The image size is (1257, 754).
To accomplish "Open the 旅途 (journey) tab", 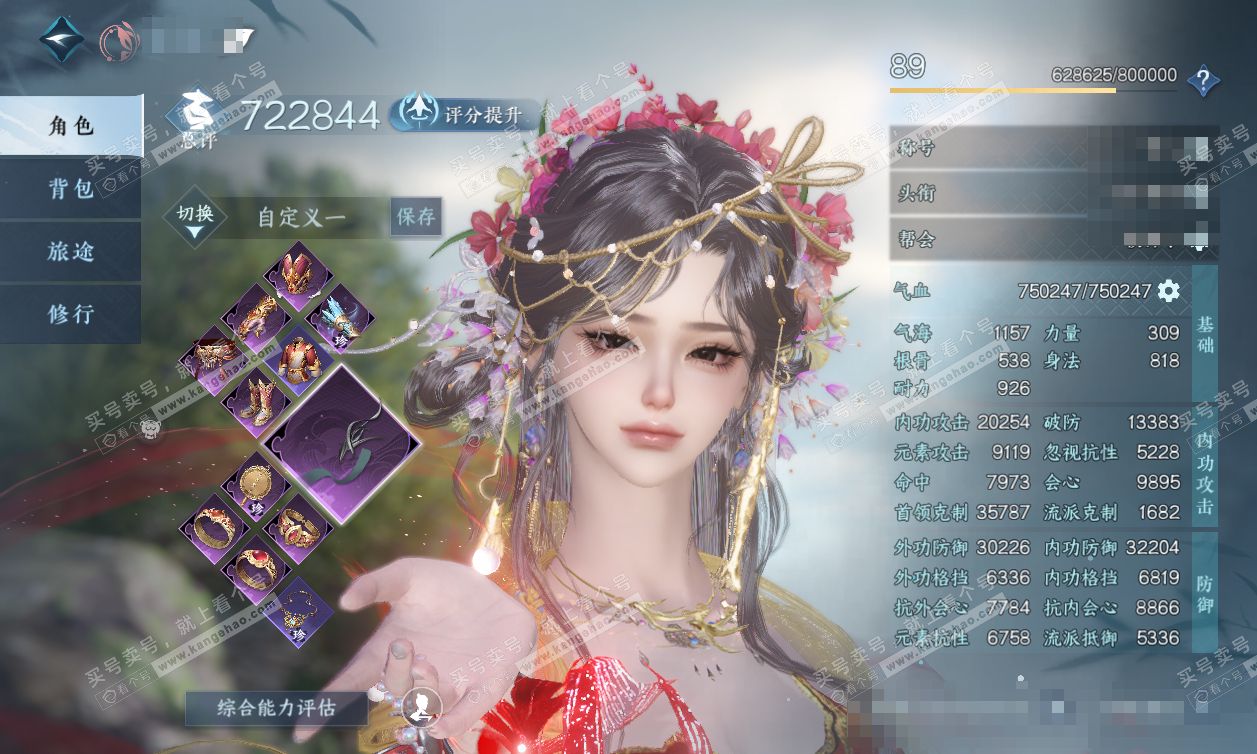I will [70, 251].
